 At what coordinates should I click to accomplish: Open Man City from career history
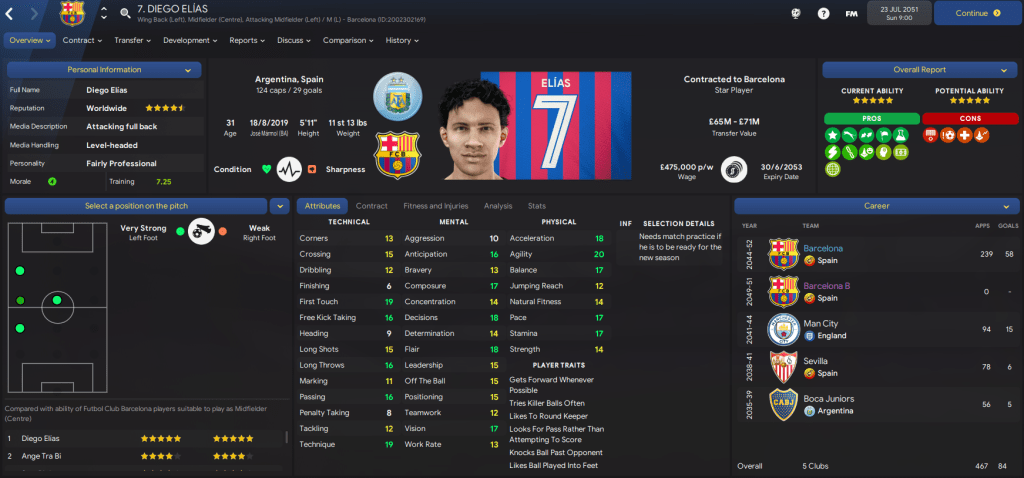820,323
